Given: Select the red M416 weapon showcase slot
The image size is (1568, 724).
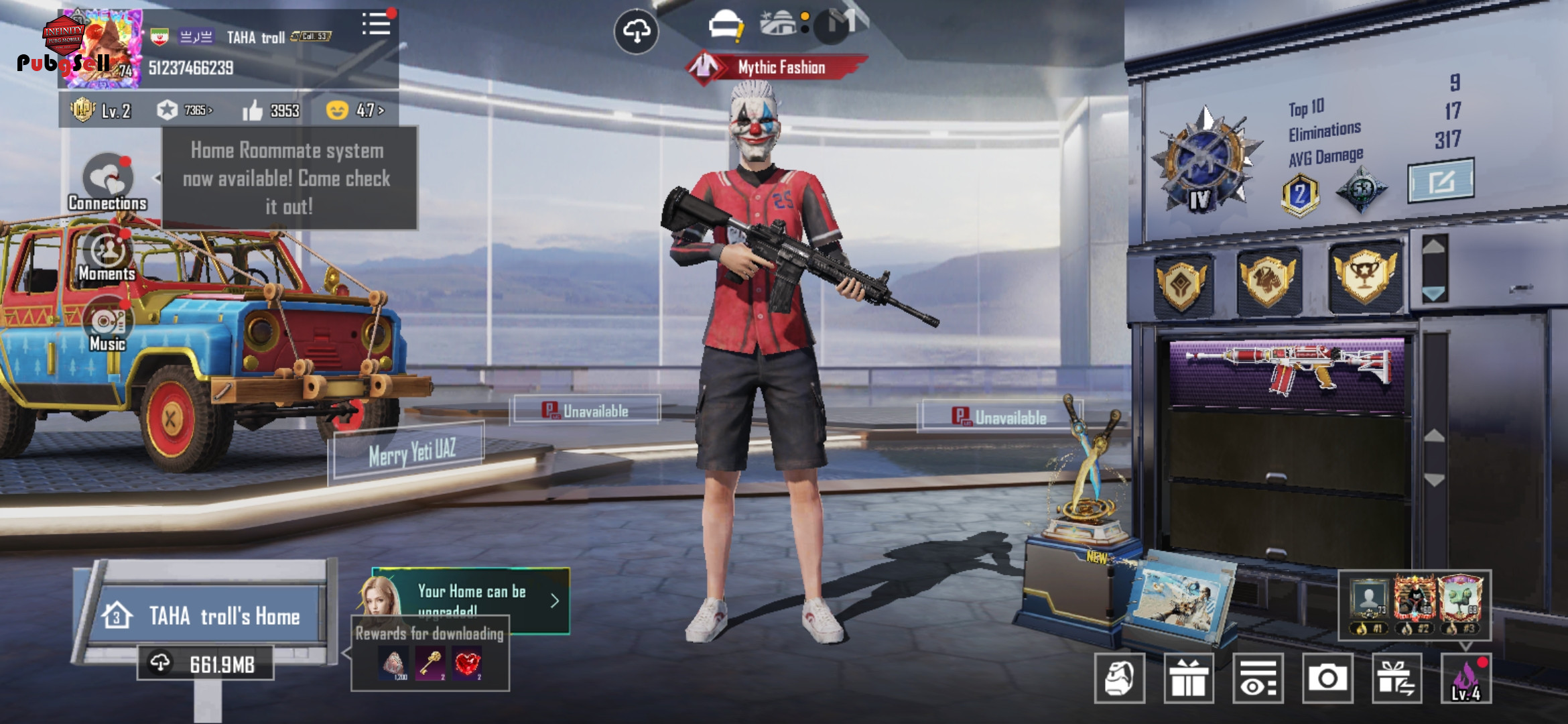Looking at the screenshot, I should click(x=1287, y=372).
